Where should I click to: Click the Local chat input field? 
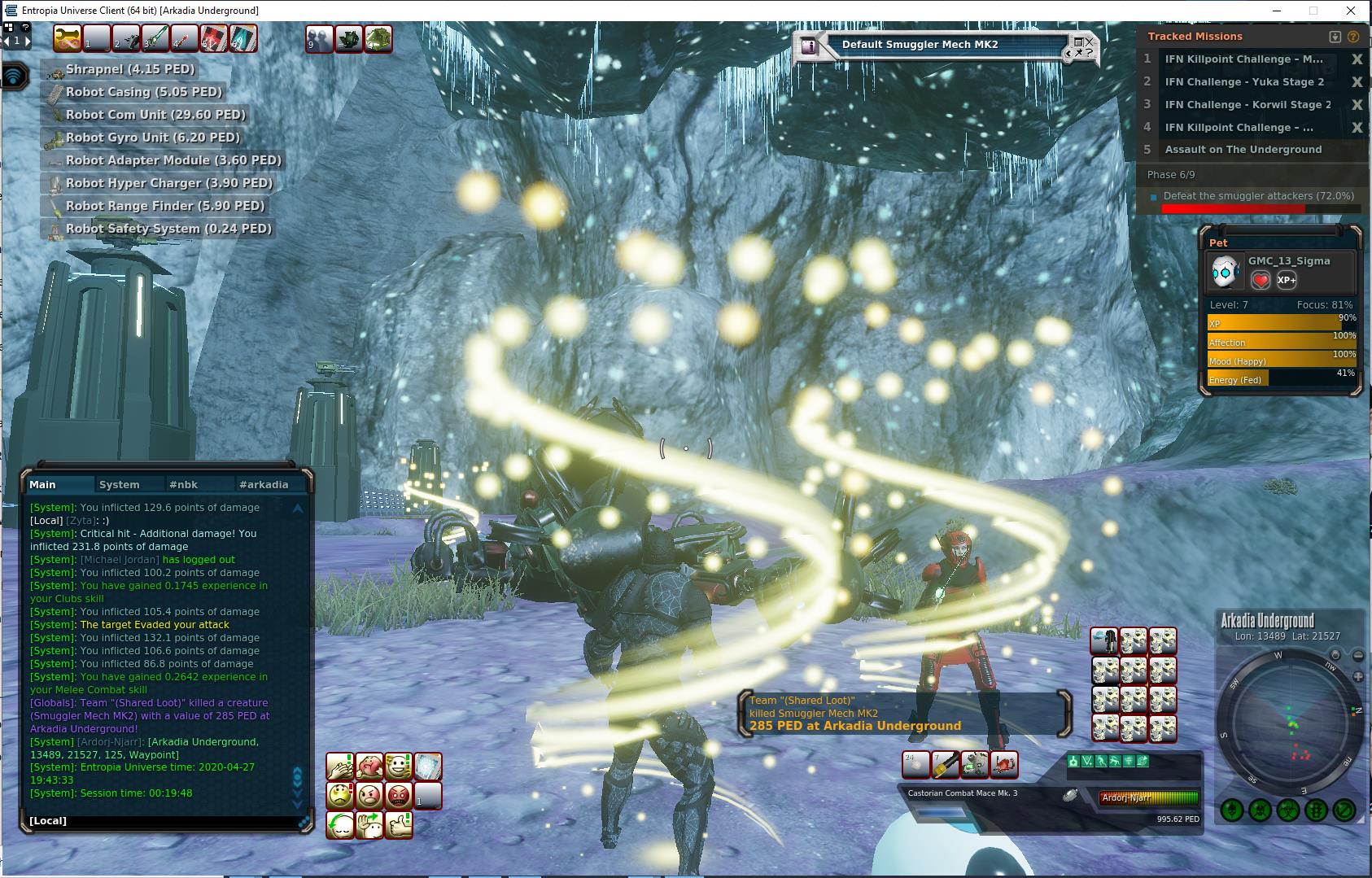pyautogui.click(x=163, y=820)
